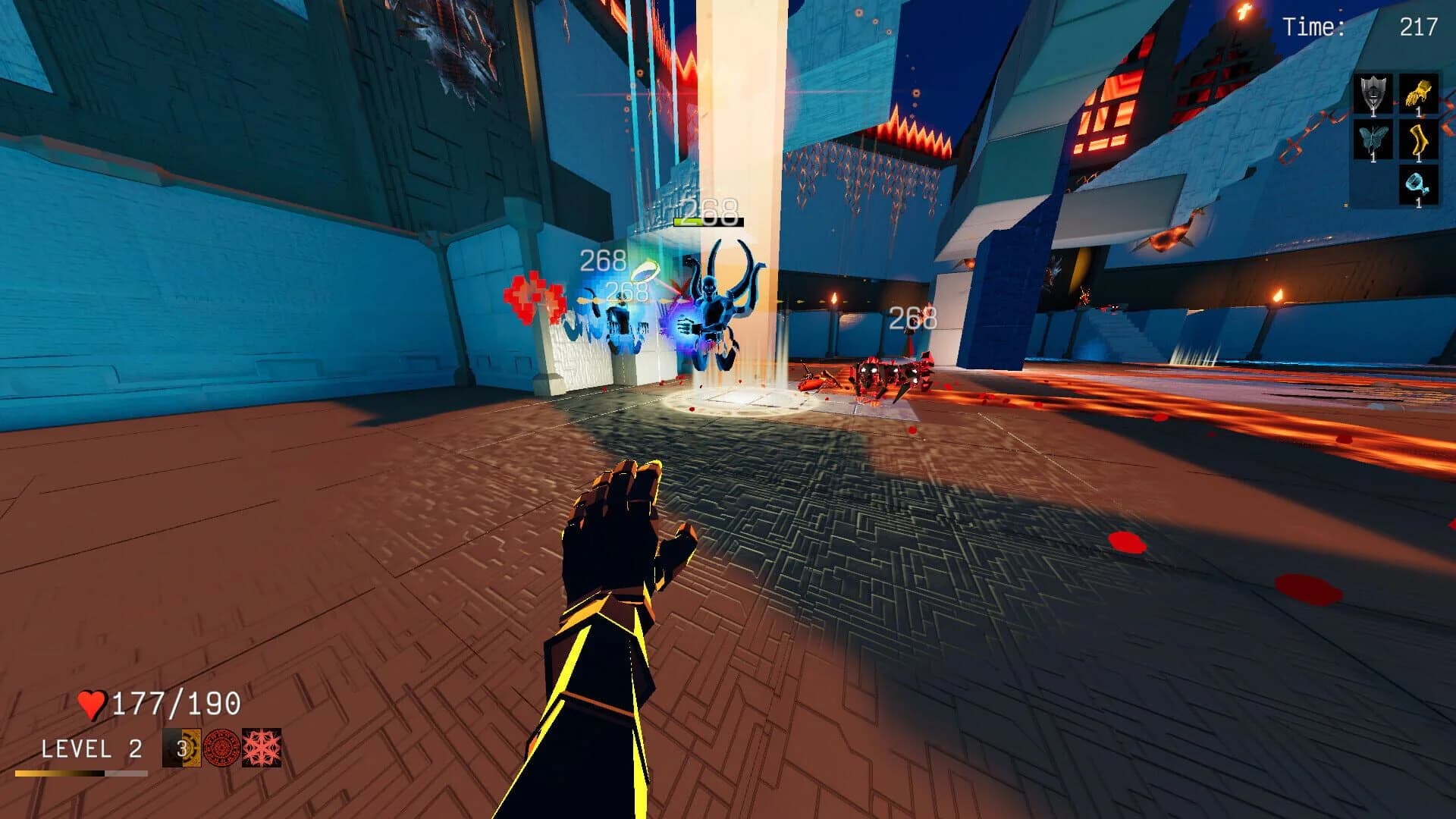Image resolution: width=1456 pixels, height=819 pixels.
Task: Select the silver helmet item in the inventory
Action: (x=1373, y=94)
